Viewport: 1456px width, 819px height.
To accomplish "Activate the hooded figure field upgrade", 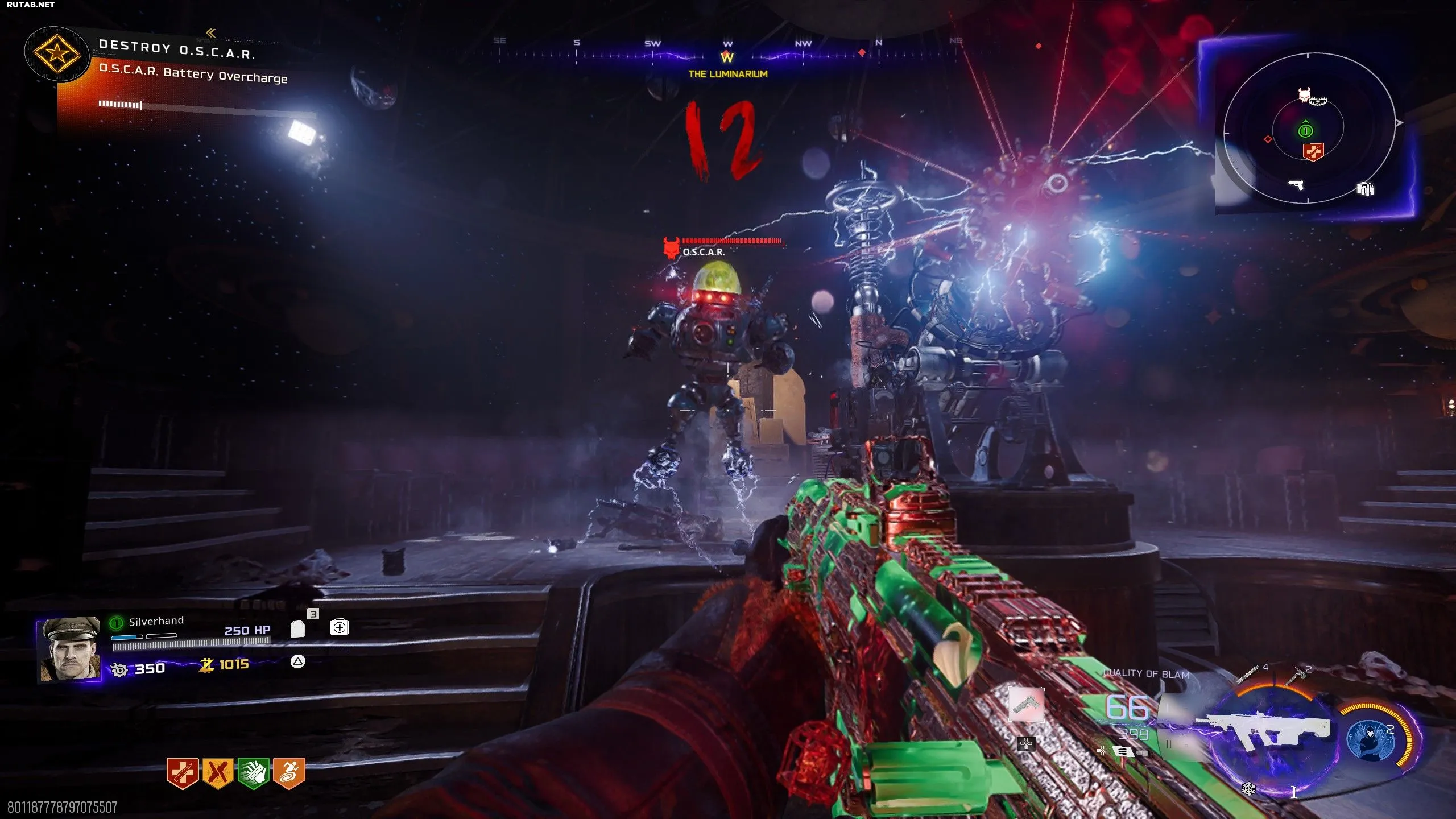I will tap(1371, 739).
